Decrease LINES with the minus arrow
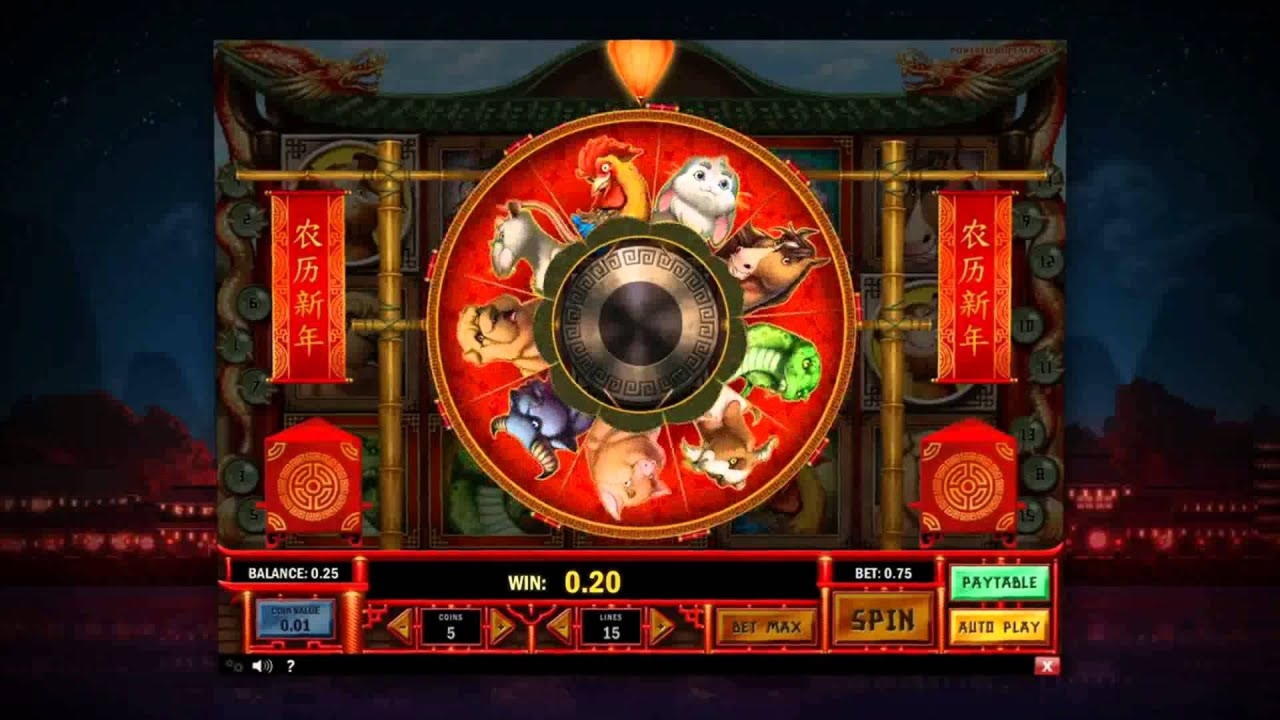This screenshot has height=720, width=1280. [x=560, y=626]
